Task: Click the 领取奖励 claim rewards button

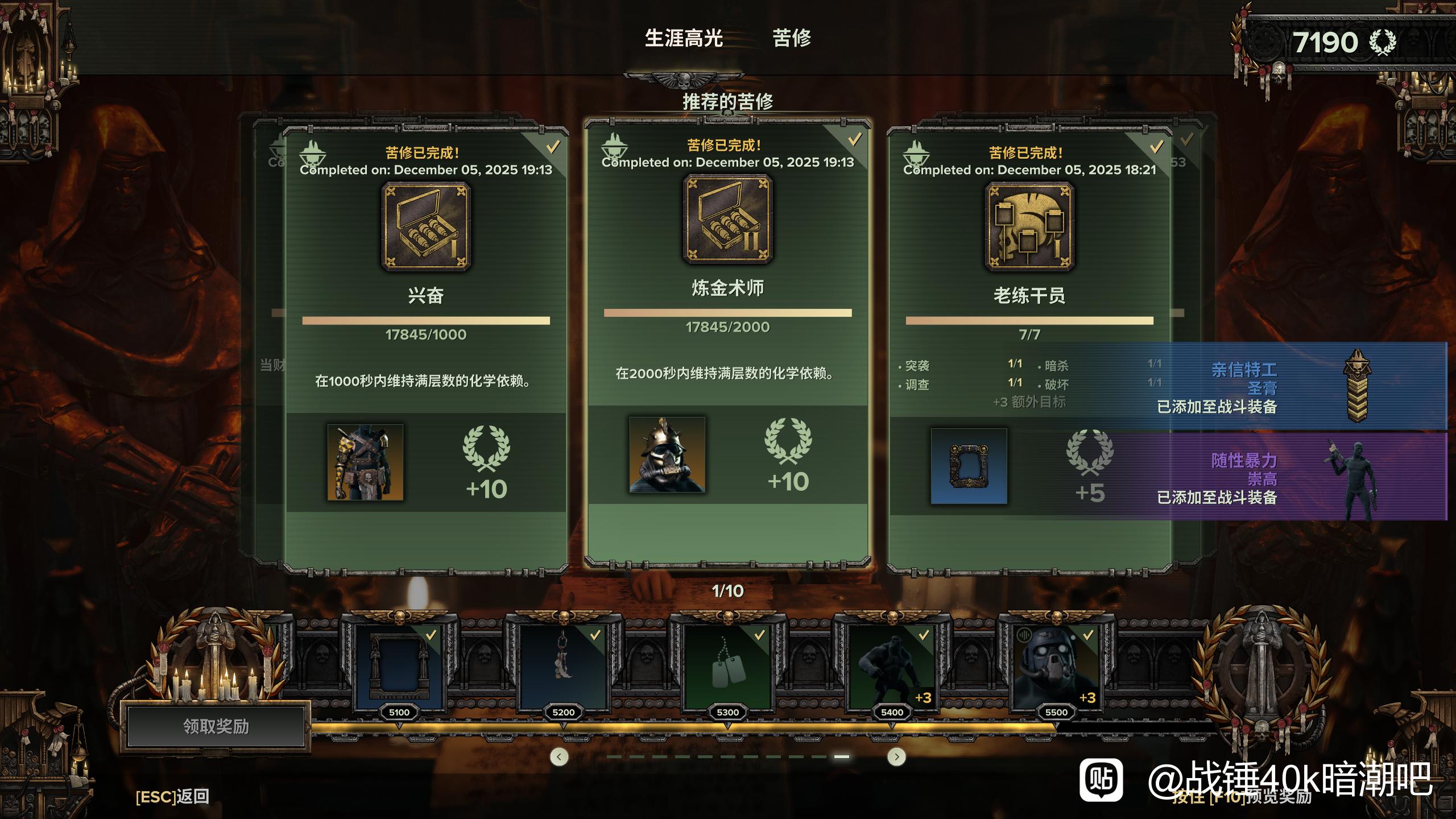Action: (216, 726)
